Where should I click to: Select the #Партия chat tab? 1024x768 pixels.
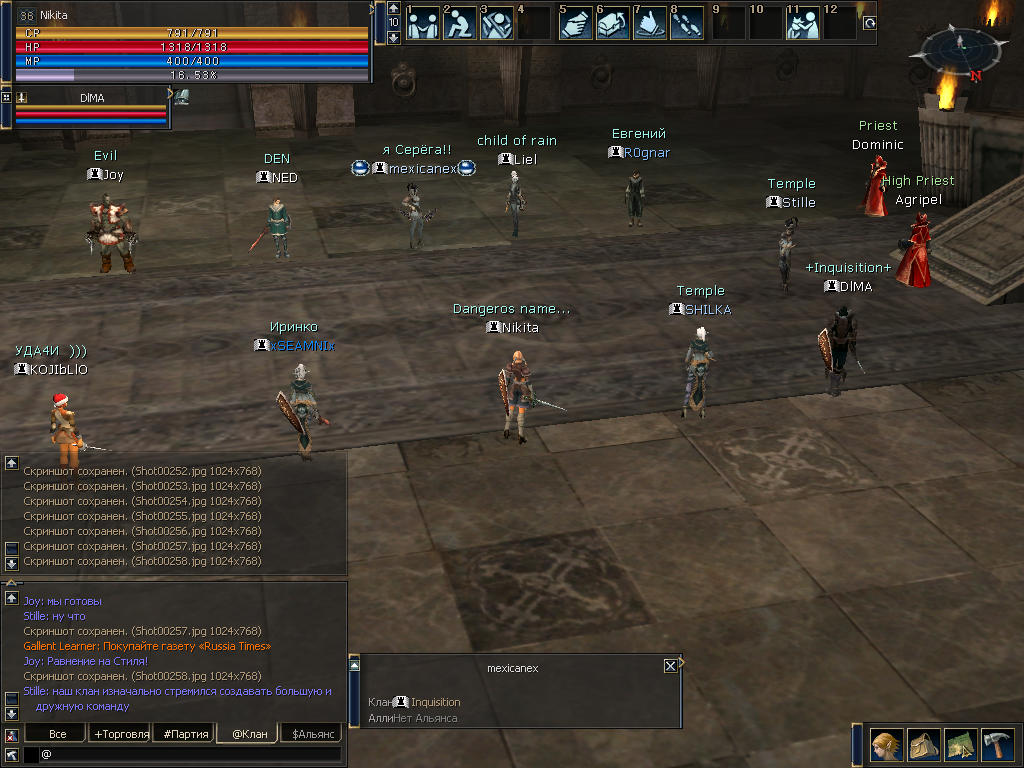(x=186, y=734)
